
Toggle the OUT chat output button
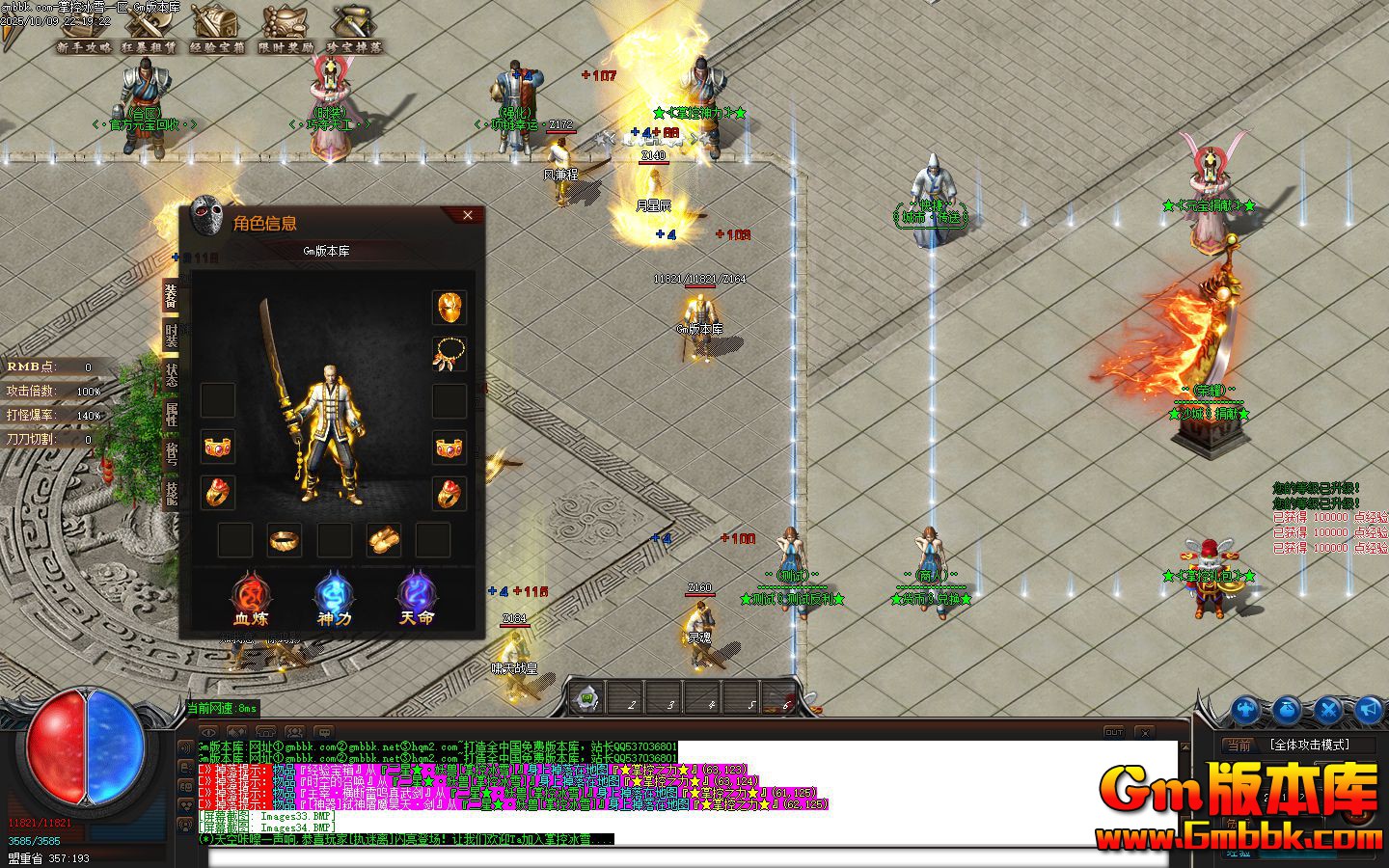coord(1114,732)
